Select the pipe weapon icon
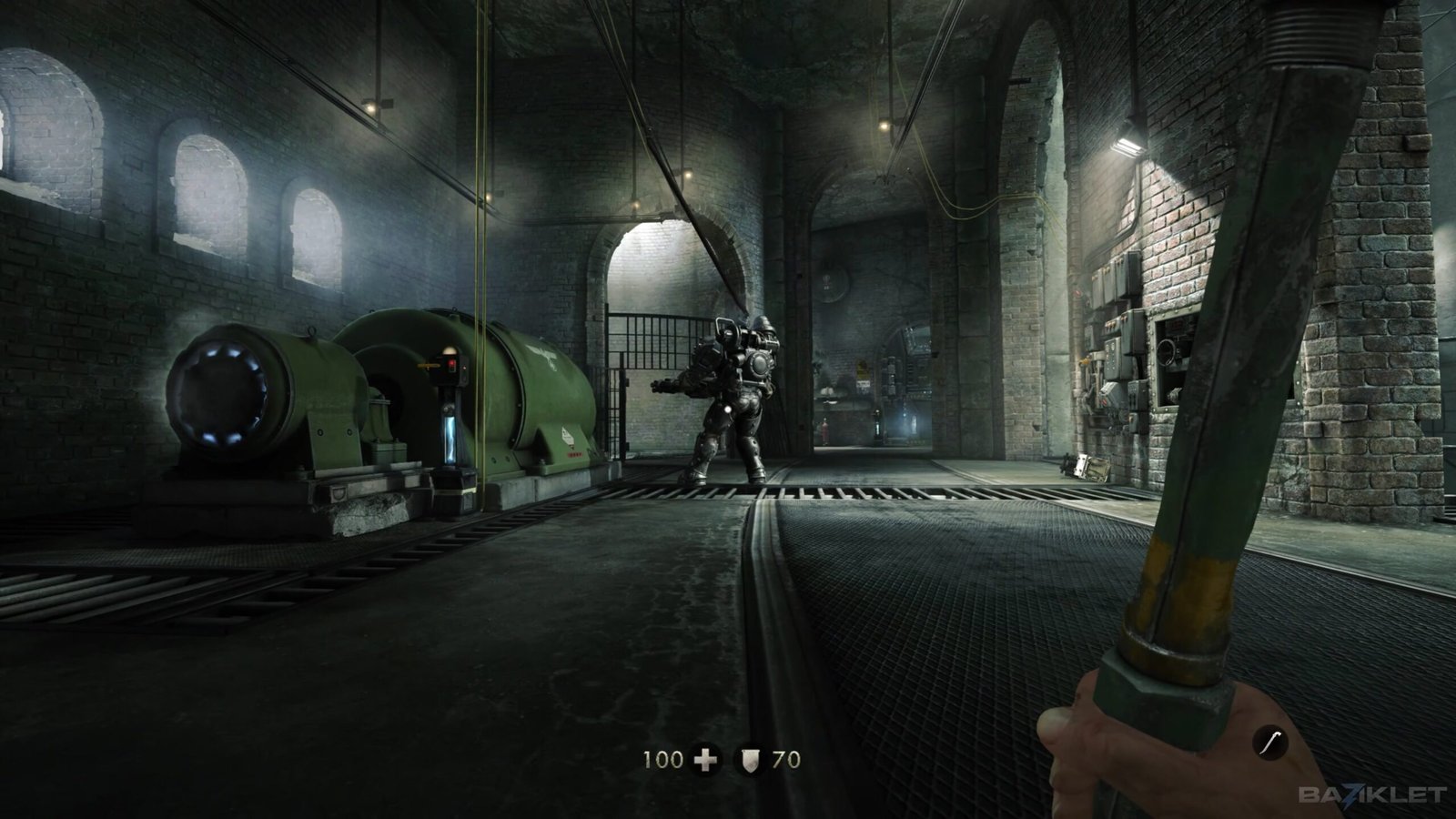The height and width of the screenshot is (819, 1456). (1269, 743)
